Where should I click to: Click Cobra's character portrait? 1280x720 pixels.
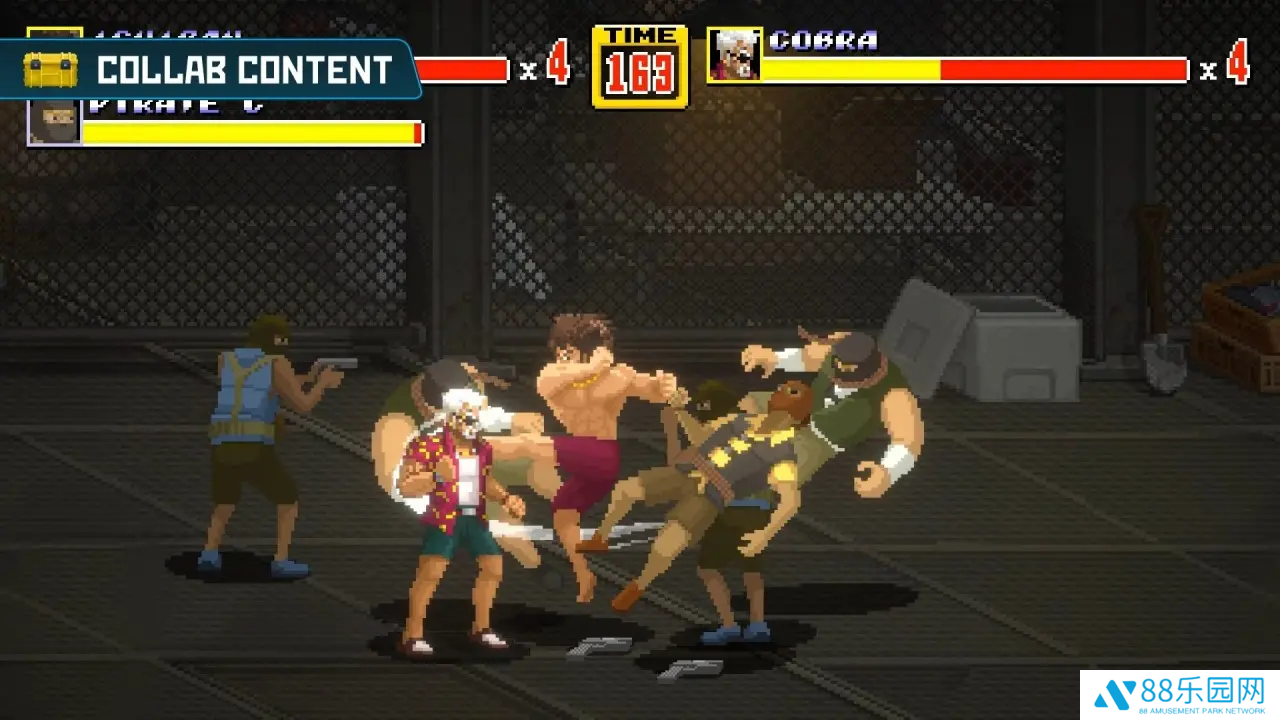pyautogui.click(x=734, y=55)
